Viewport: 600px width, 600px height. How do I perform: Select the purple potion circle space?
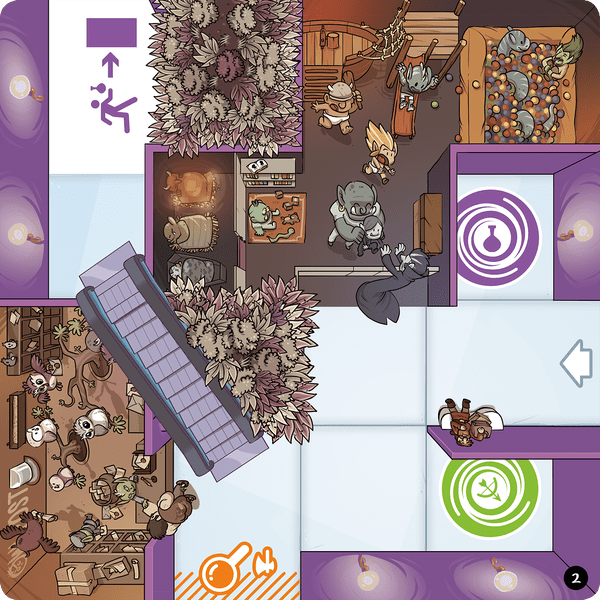pyautogui.click(x=497, y=238)
